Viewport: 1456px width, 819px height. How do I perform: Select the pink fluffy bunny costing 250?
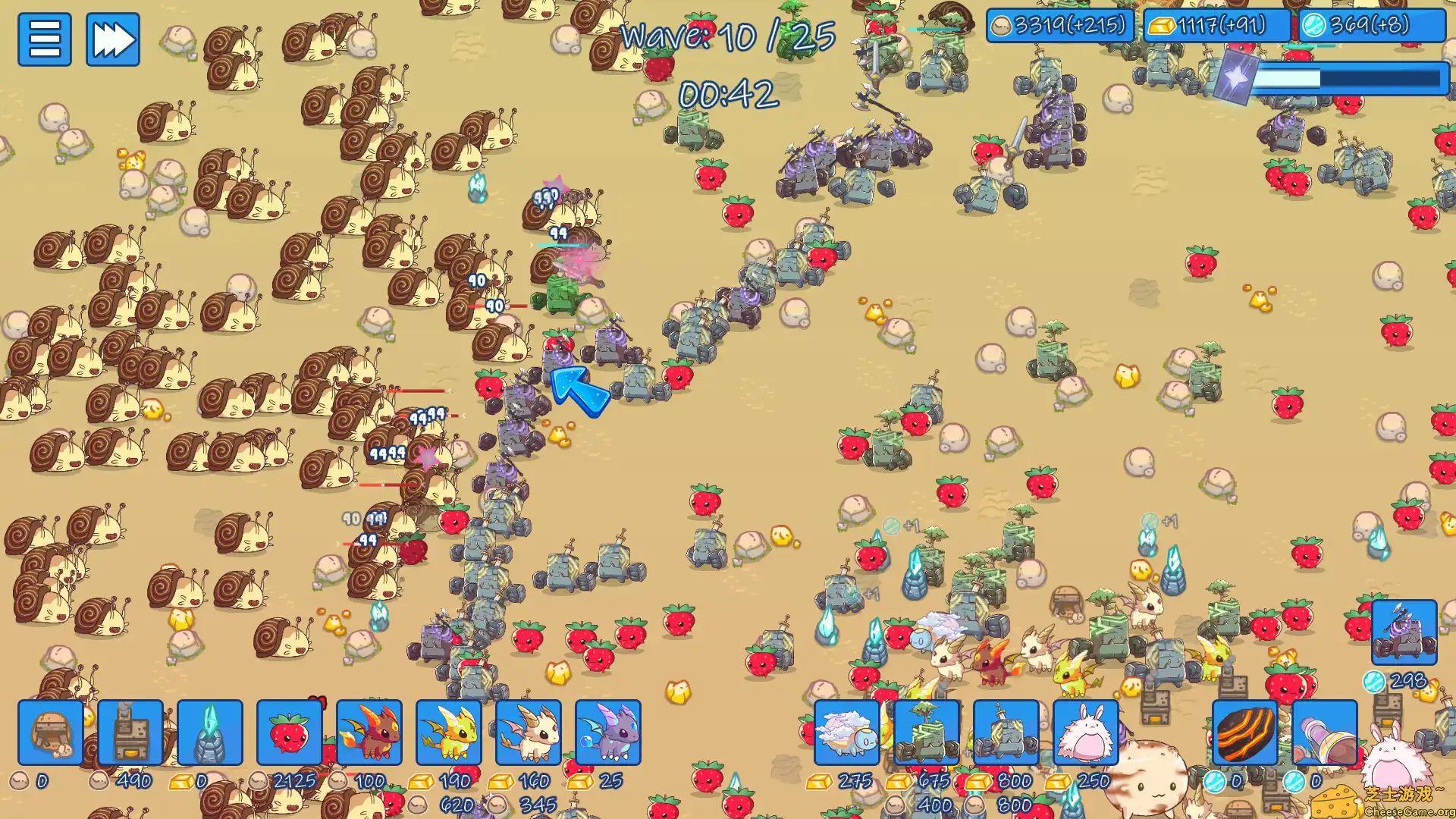pos(1086,734)
